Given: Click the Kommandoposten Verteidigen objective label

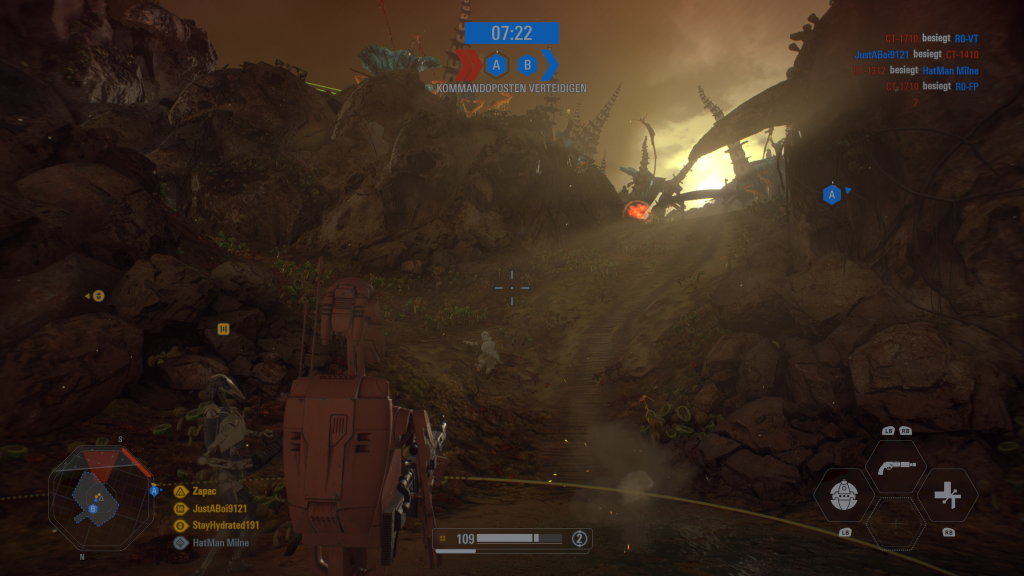Looking at the screenshot, I should click(511, 88).
